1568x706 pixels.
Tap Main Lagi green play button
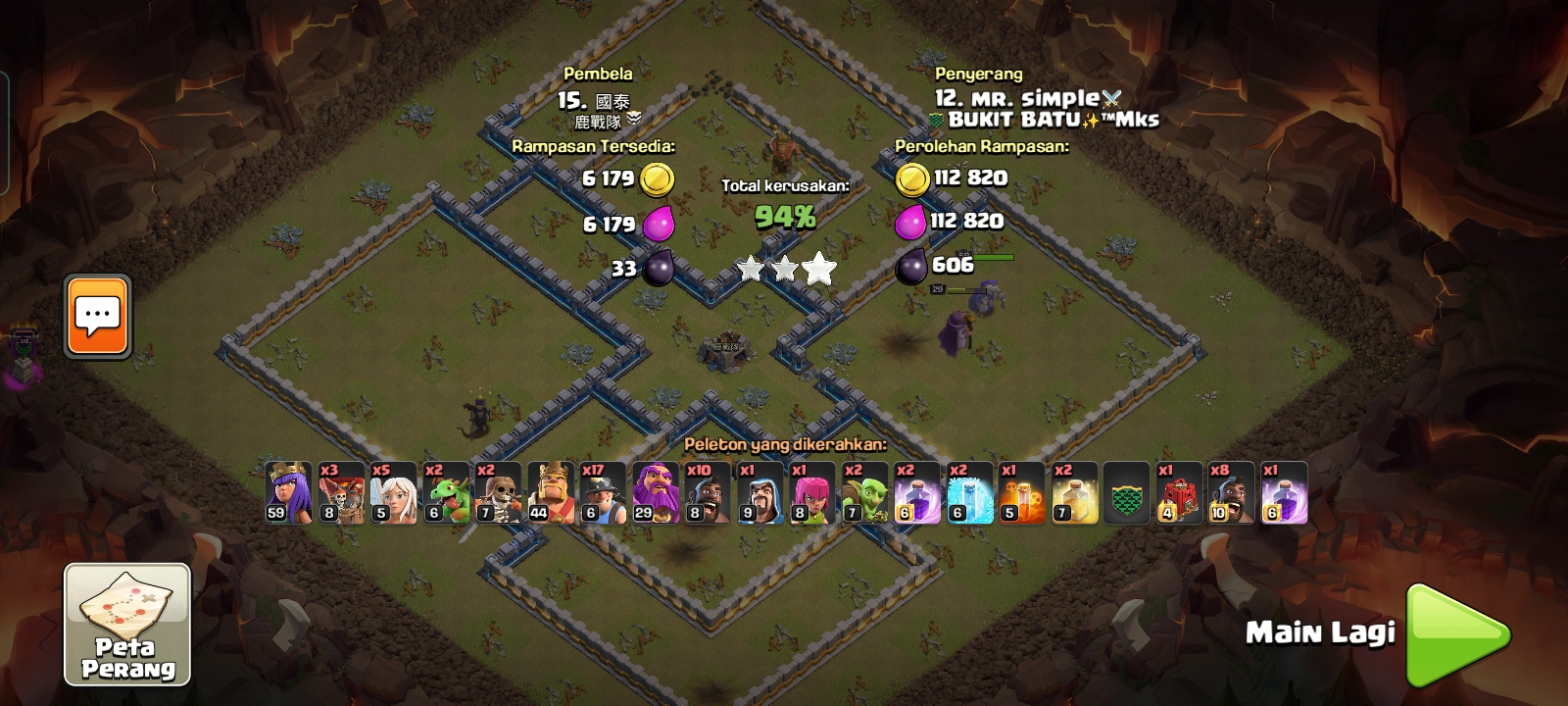coord(1457,635)
